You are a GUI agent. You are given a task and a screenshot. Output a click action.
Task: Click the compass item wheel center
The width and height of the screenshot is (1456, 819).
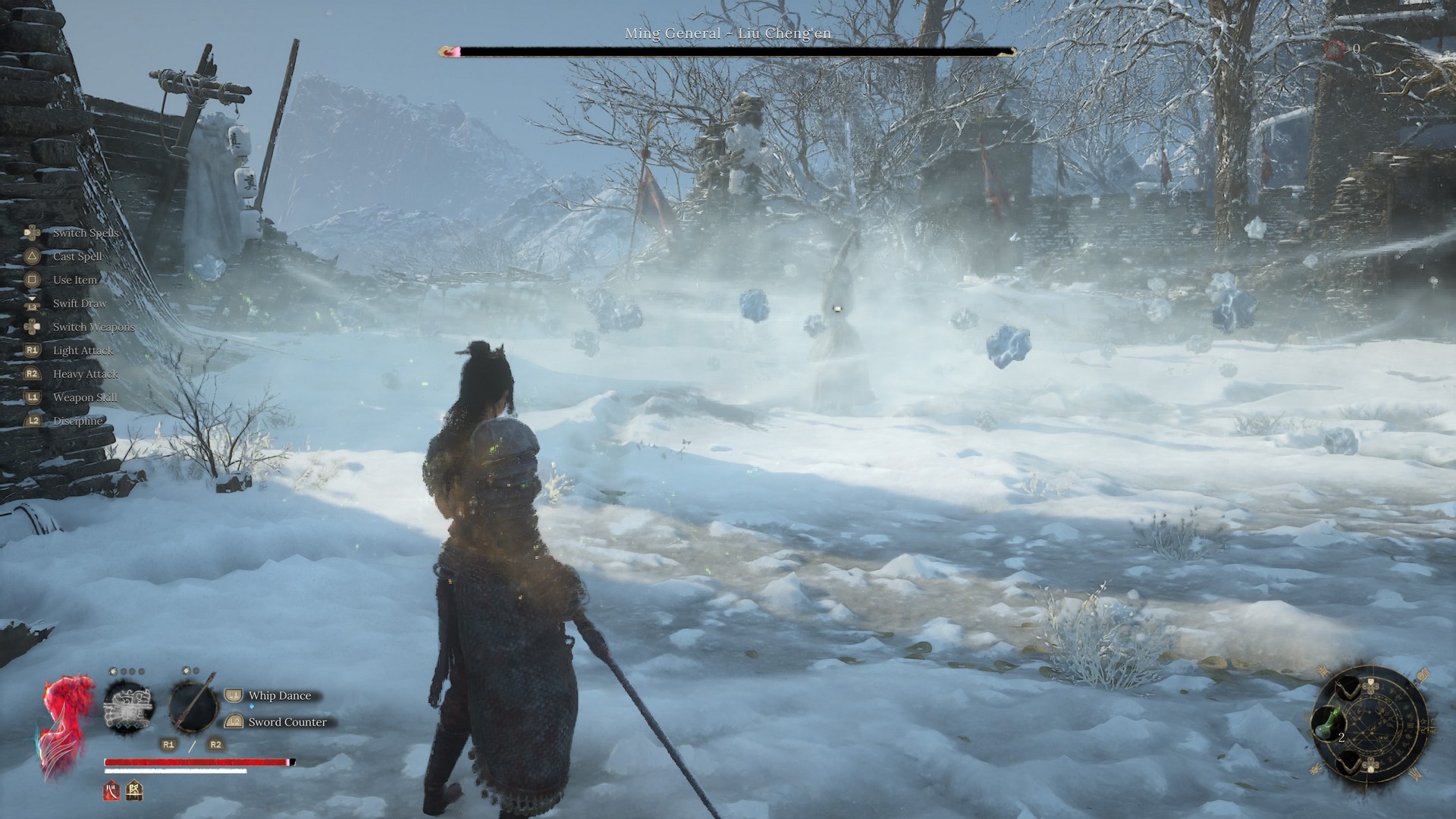click(x=1373, y=720)
